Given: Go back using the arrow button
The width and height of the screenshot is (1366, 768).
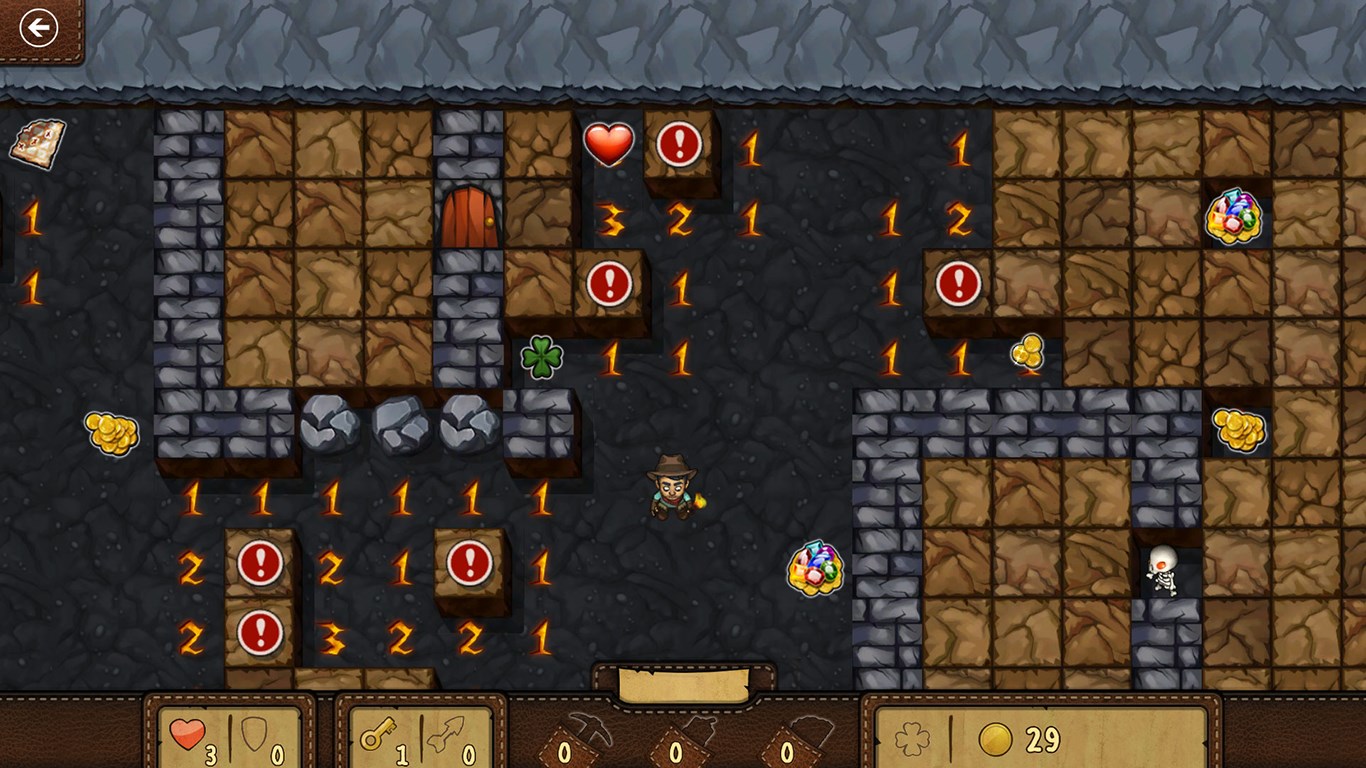Looking at the screenshot, I should pyautogui.click(x=39, y=28).
